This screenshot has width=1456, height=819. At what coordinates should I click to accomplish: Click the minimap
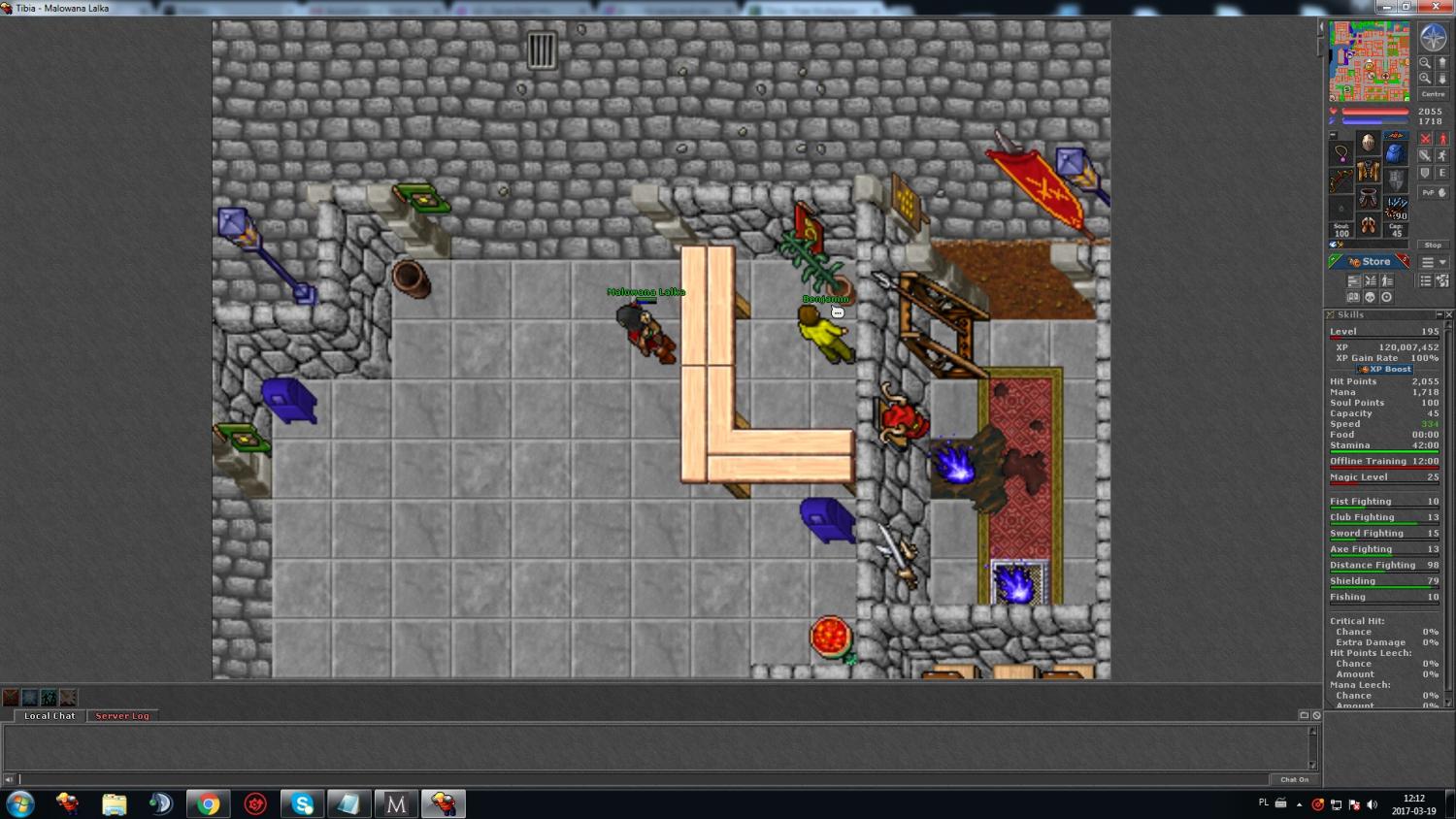1369,61
